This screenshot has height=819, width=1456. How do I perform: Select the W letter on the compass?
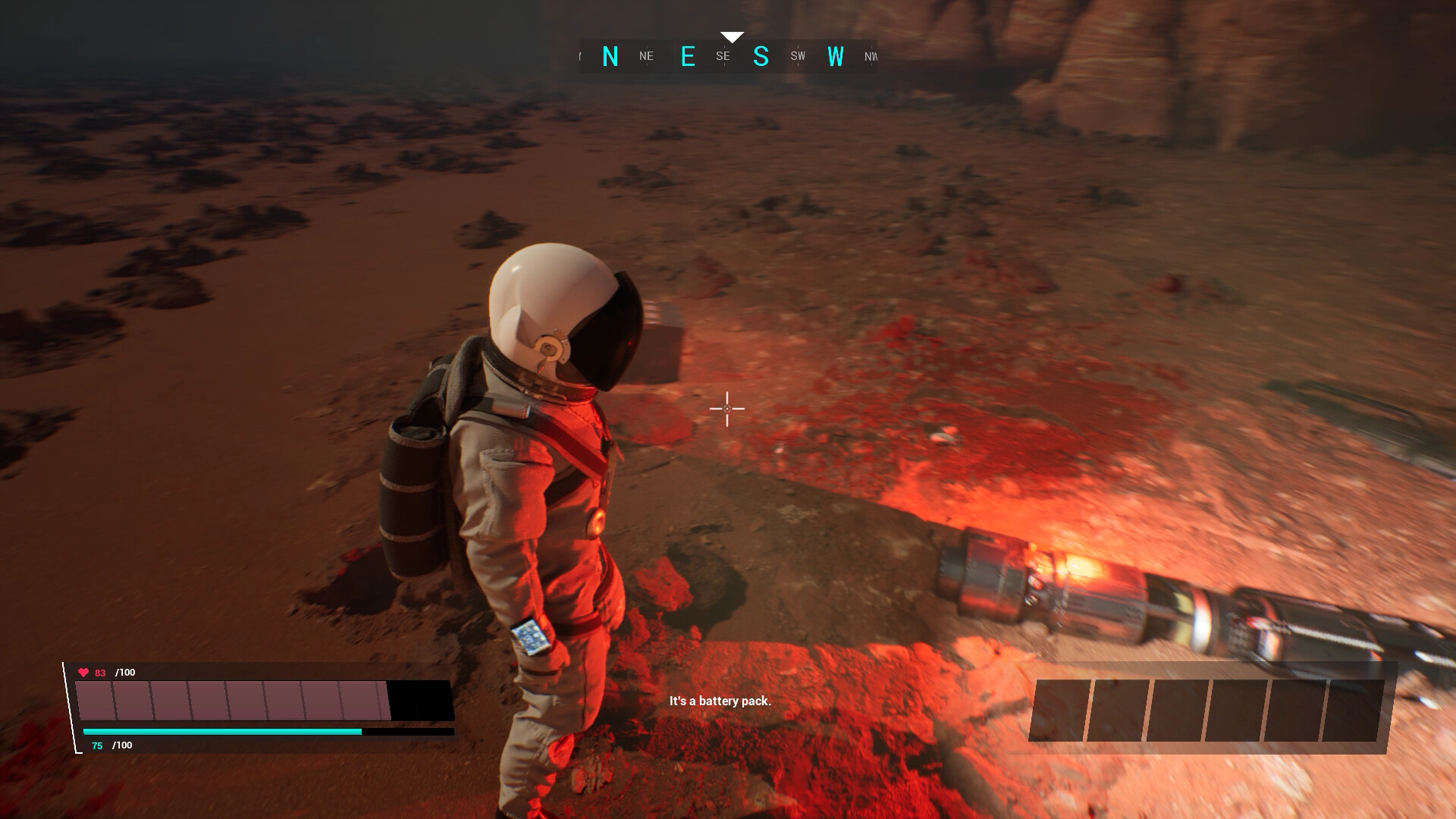coord(836,55)
